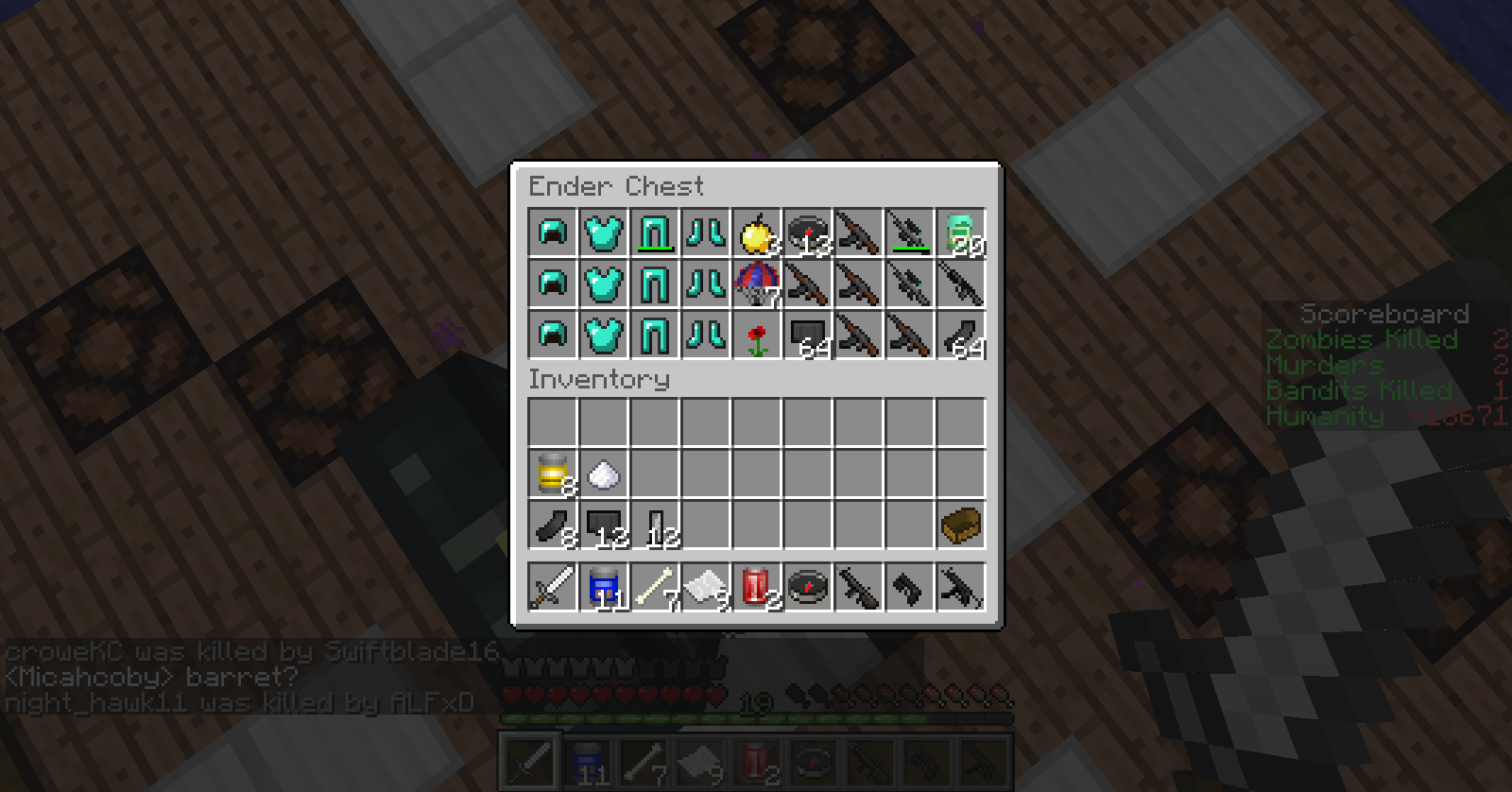Grab the green can stack of 20
The height and width of the screenshot is (792, 1512).
point(960,233)
